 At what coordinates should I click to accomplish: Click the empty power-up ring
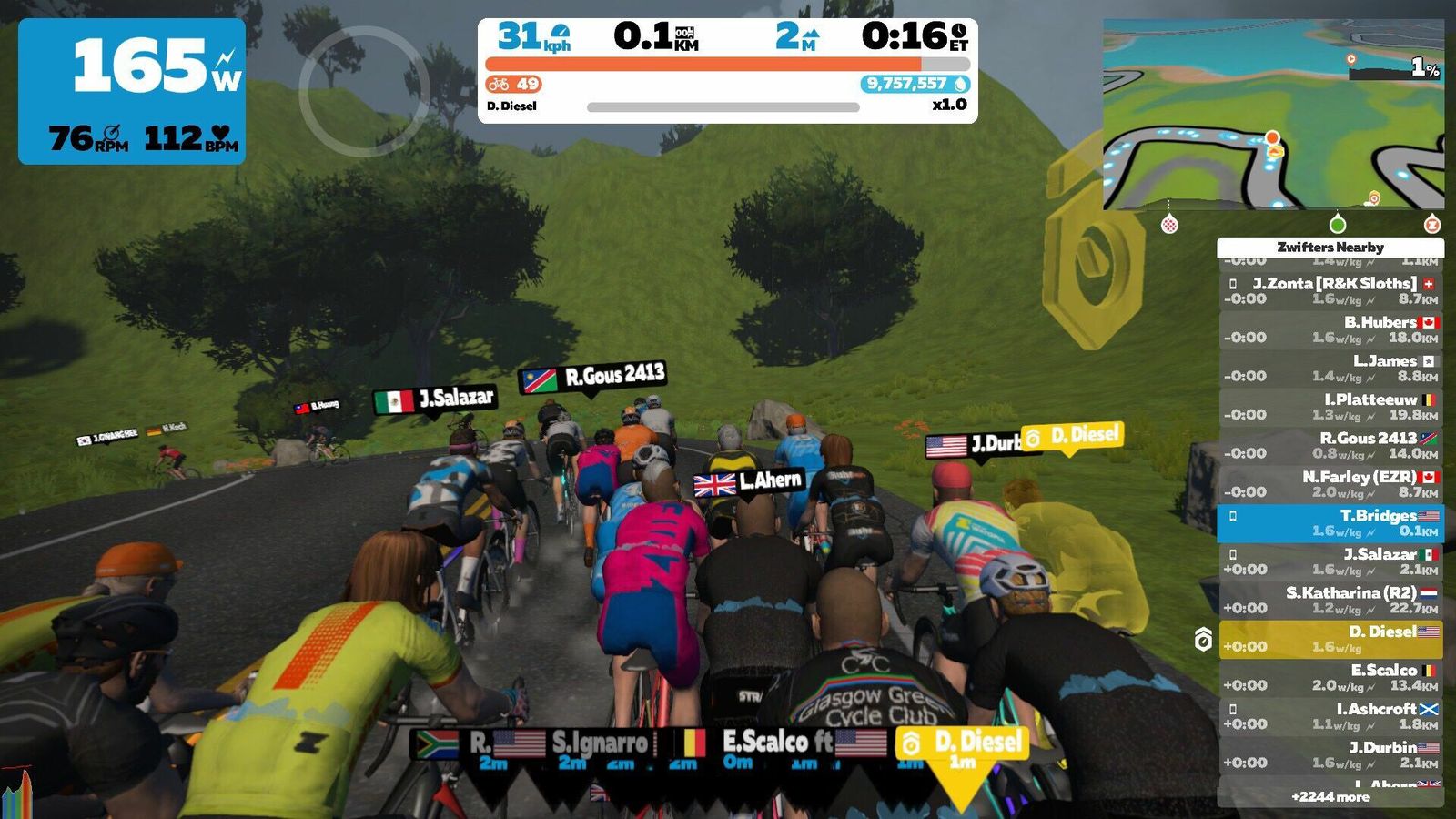[364, 91]
